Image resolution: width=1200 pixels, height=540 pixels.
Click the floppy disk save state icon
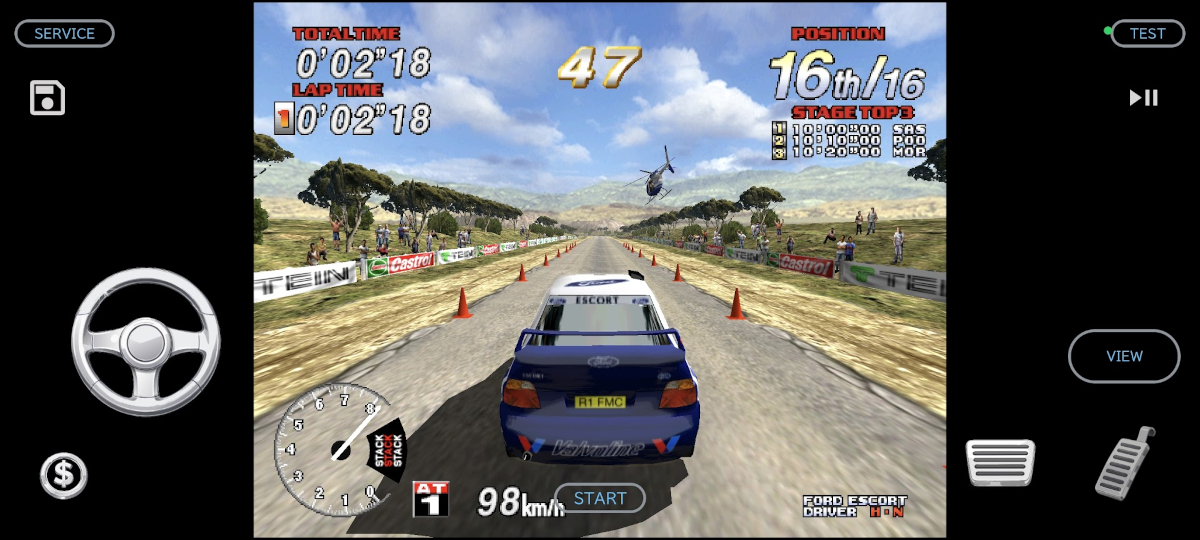[x=47, y=98]
